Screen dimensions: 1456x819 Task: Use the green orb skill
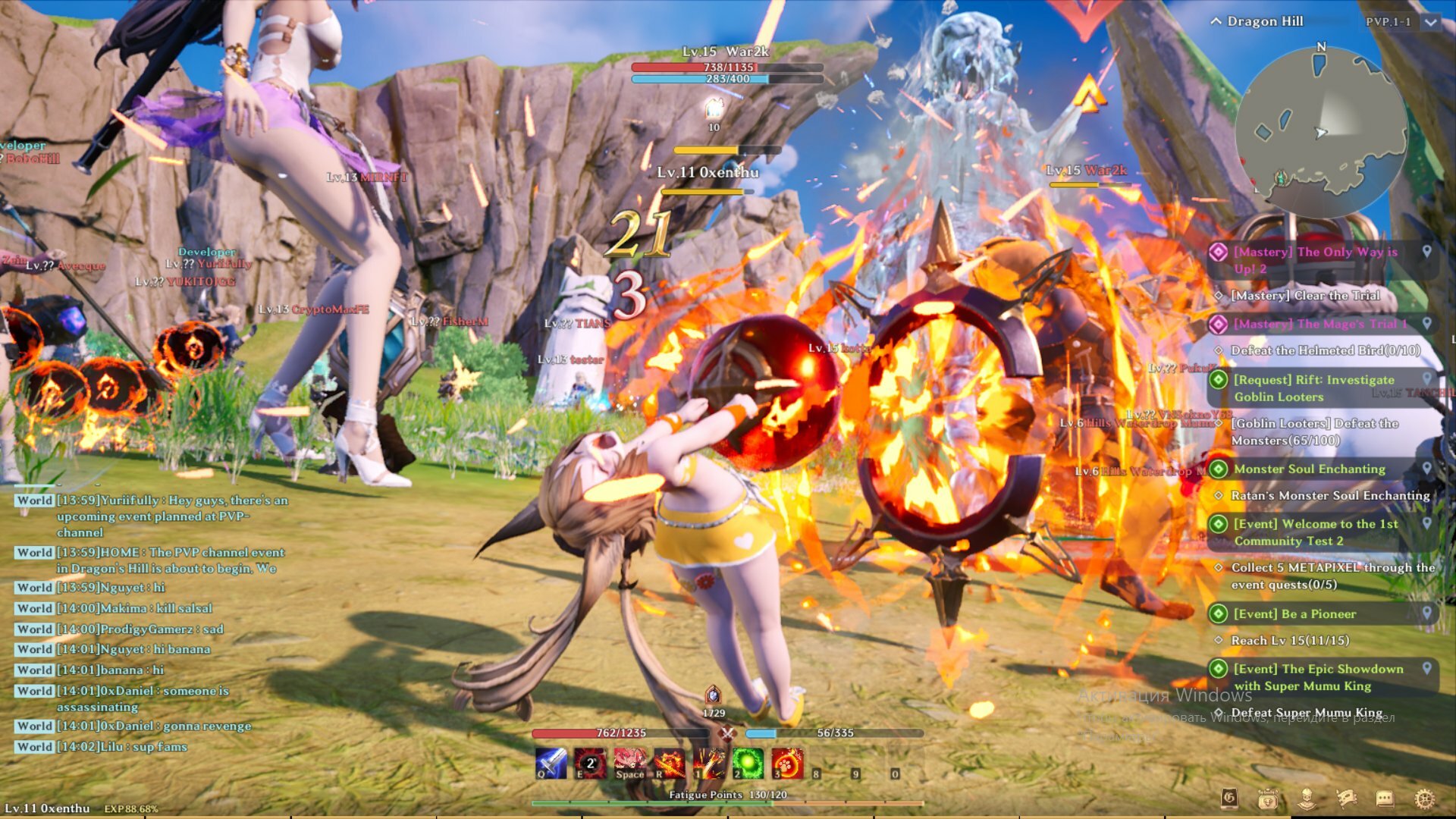(x=748, y=763)
